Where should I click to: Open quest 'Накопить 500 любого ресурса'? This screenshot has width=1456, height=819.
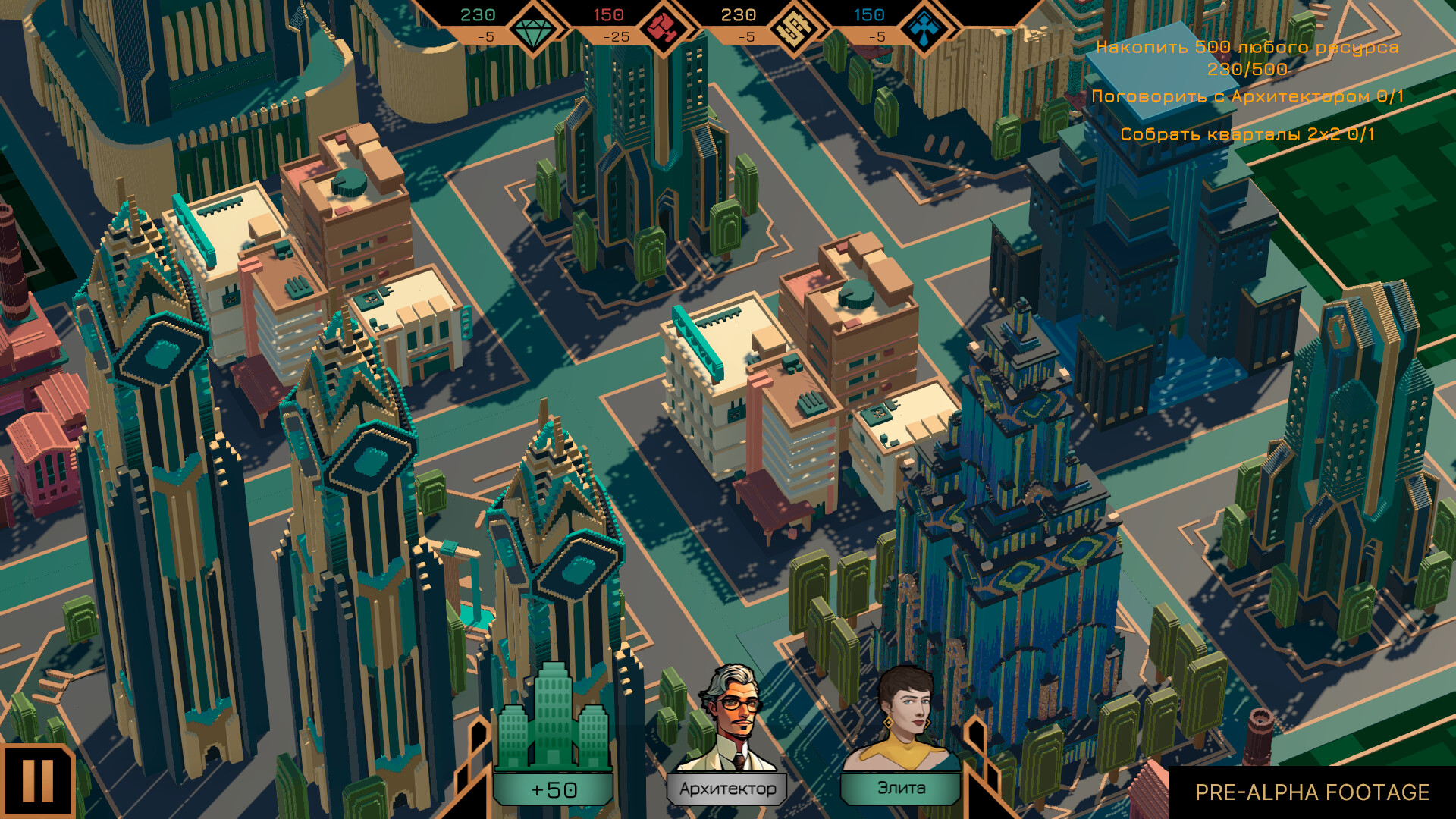click(x=1246, y=47)
